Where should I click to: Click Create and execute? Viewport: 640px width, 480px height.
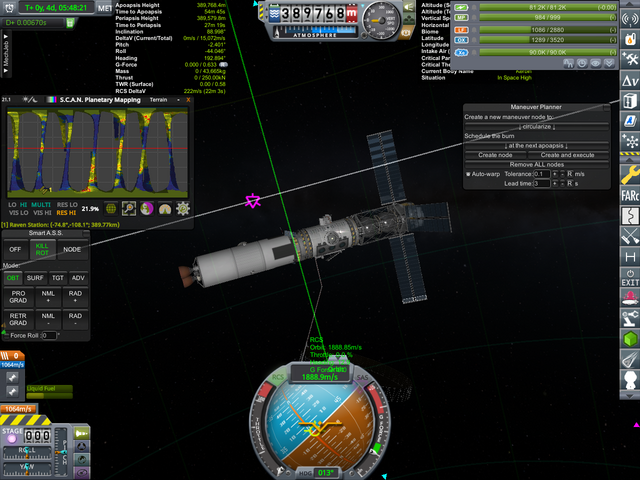(567, 155)
